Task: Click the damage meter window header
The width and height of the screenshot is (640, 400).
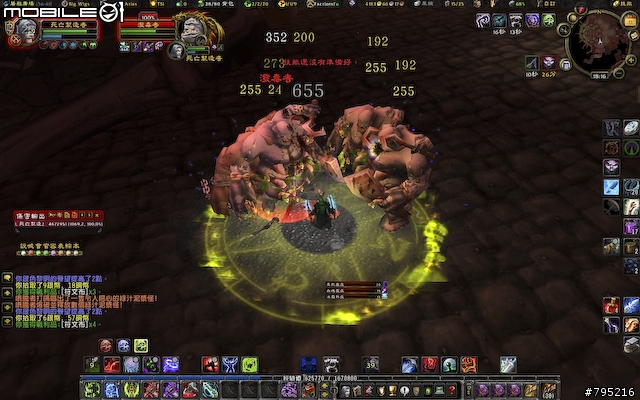Action: pyautogui.click(x=58, y=215)
